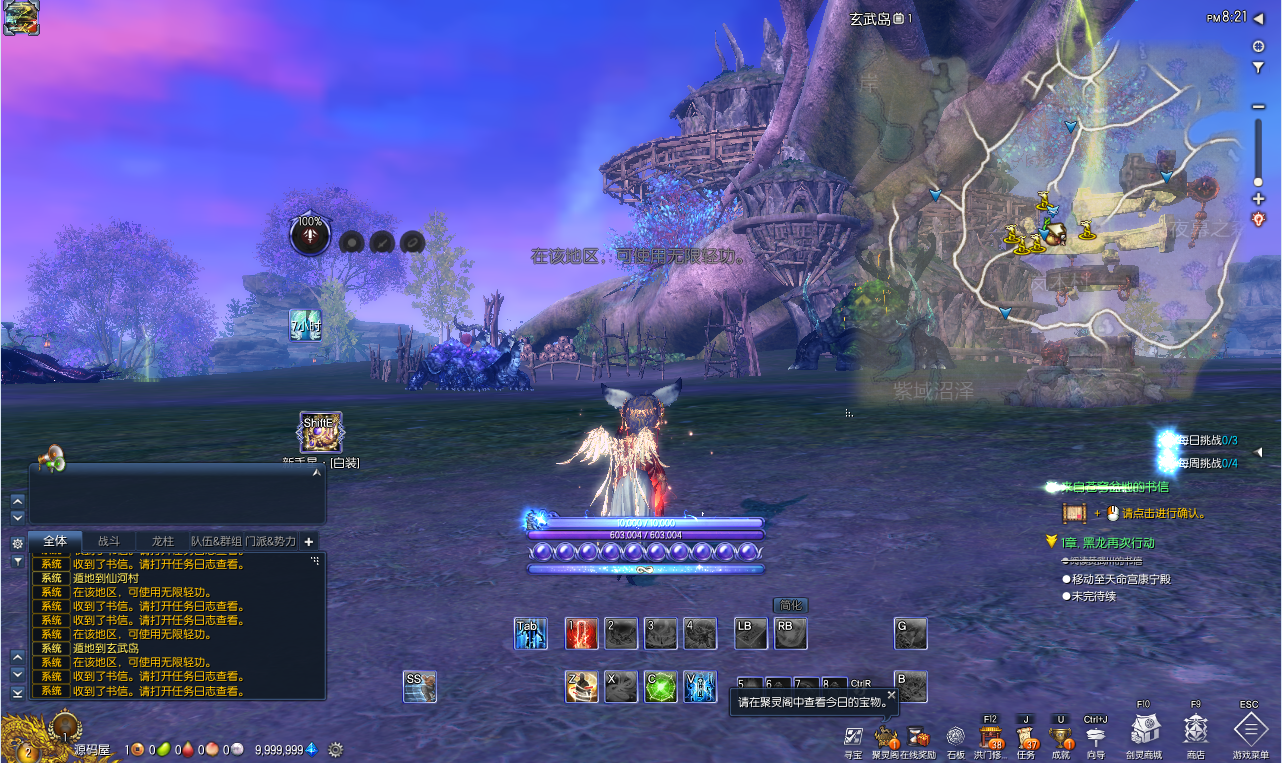Open the minimap filter funnel
Screen dimensions: 1282x763
(1258, 67)
